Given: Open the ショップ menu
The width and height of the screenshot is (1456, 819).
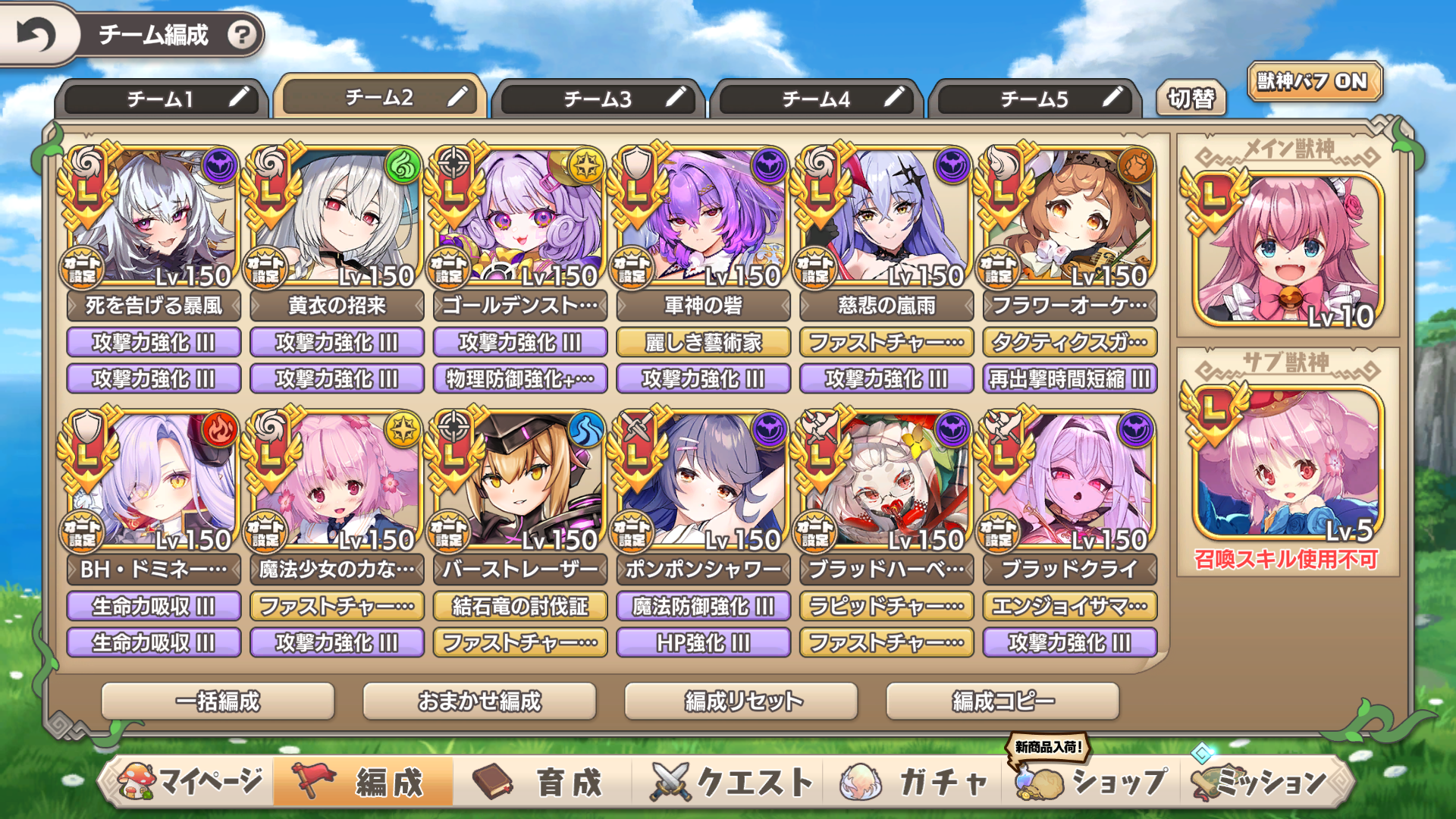Looking at the screenshot, I should point(1092,781).
